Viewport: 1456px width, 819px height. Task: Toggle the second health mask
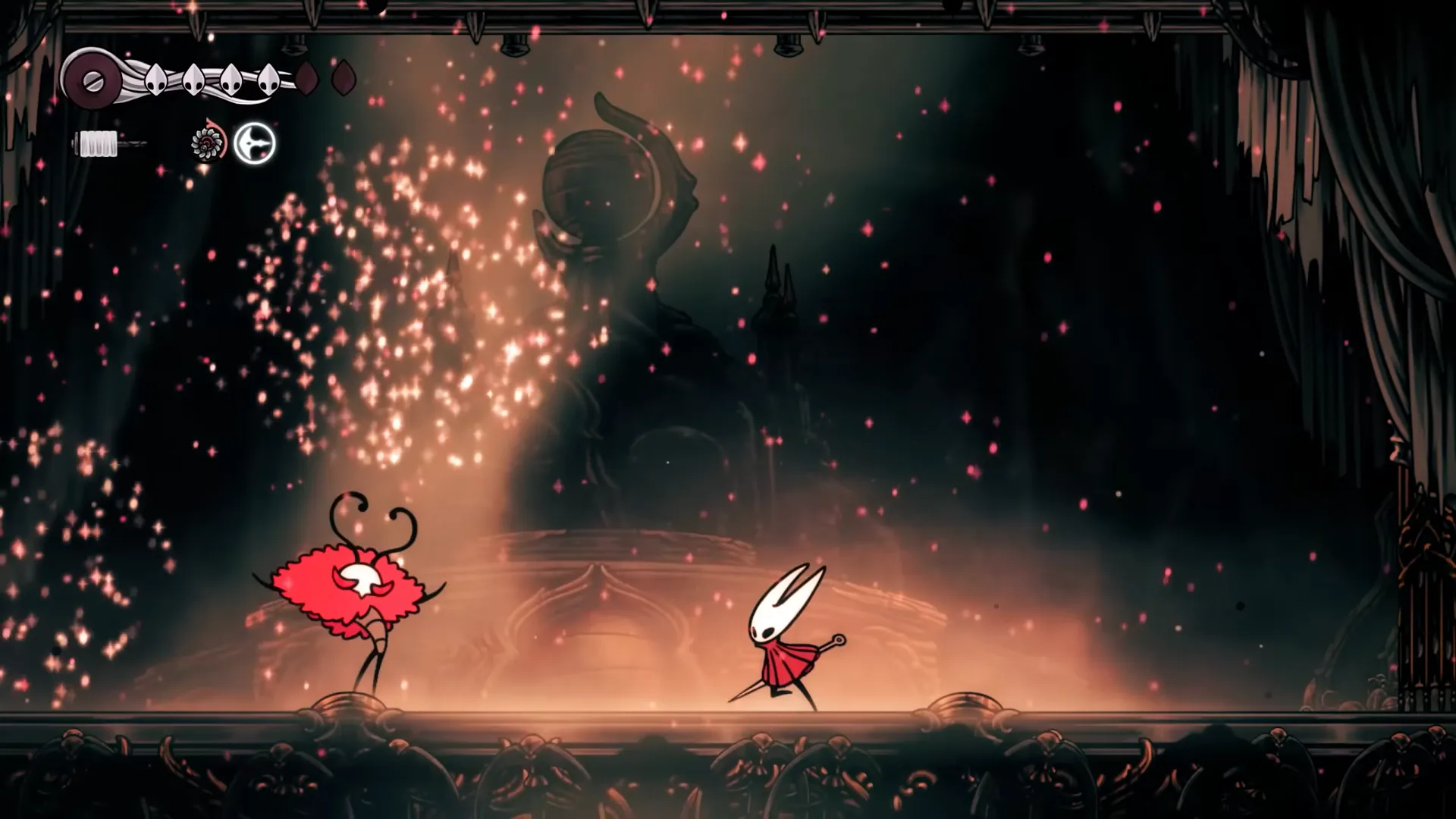(x=193, y=80)
